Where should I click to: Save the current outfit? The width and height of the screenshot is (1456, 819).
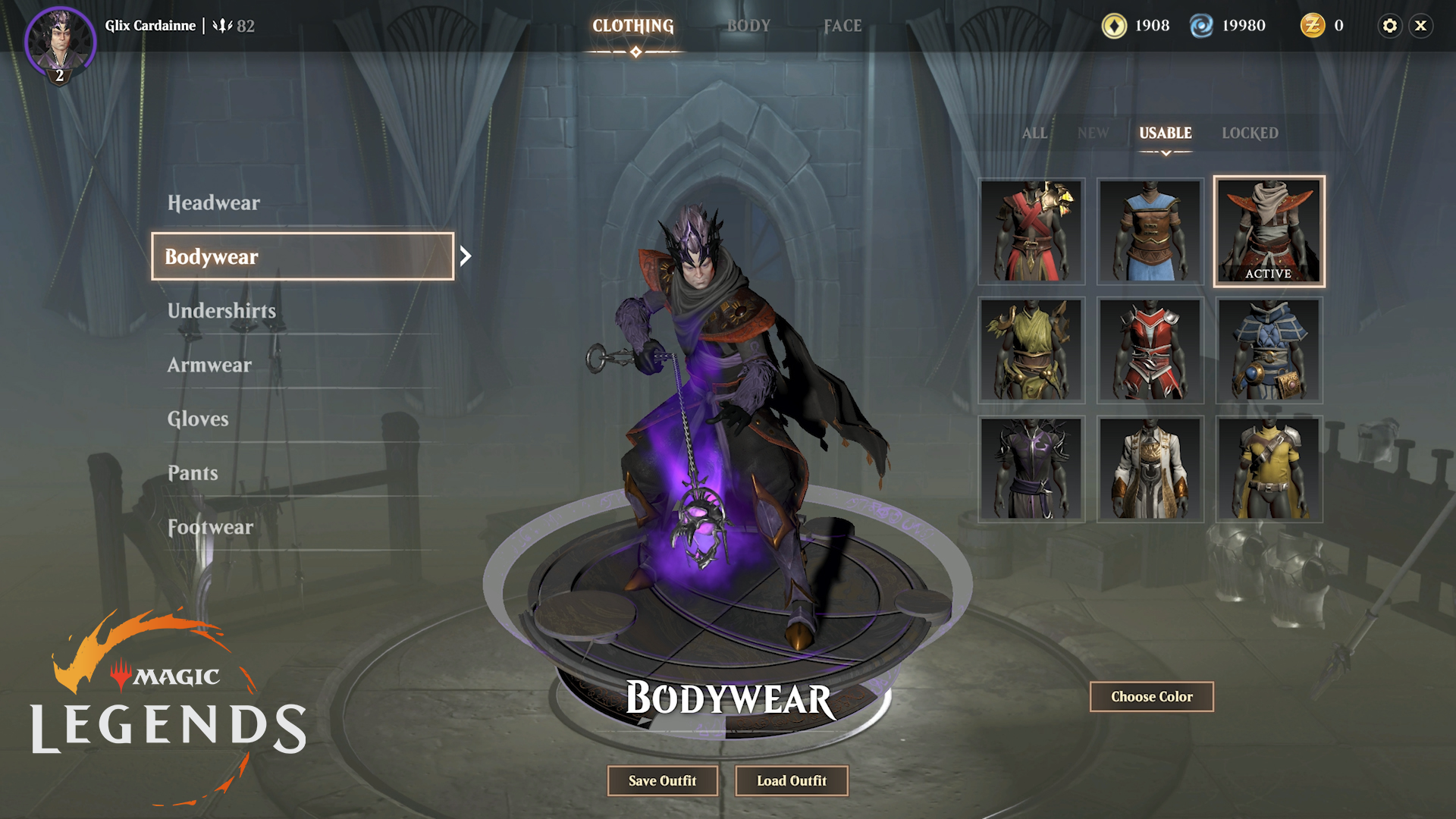click(x=662, y=780)
